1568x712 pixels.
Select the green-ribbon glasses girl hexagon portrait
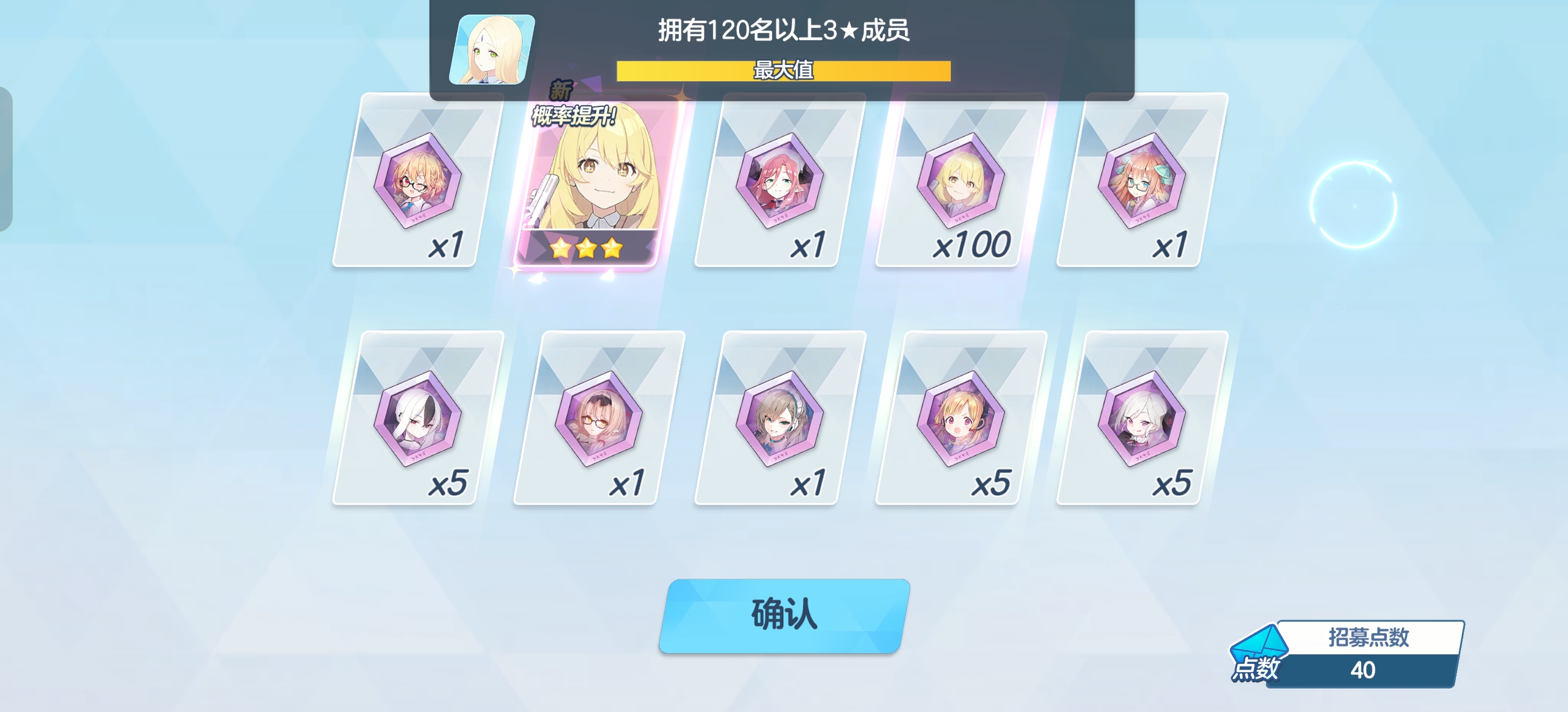point(1142,189)
